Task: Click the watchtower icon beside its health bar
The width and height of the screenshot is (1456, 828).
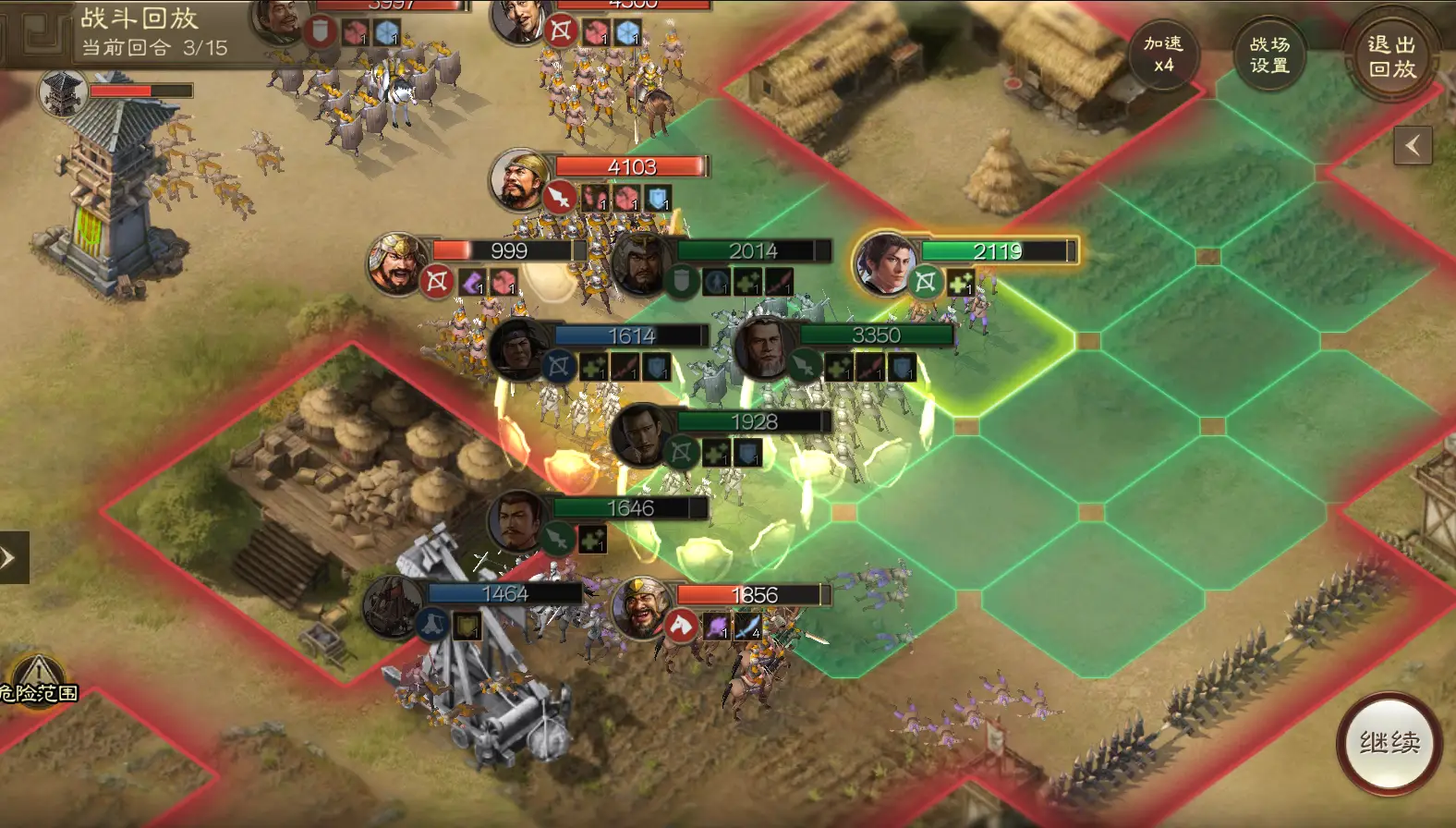Action: tap(63, 92)
